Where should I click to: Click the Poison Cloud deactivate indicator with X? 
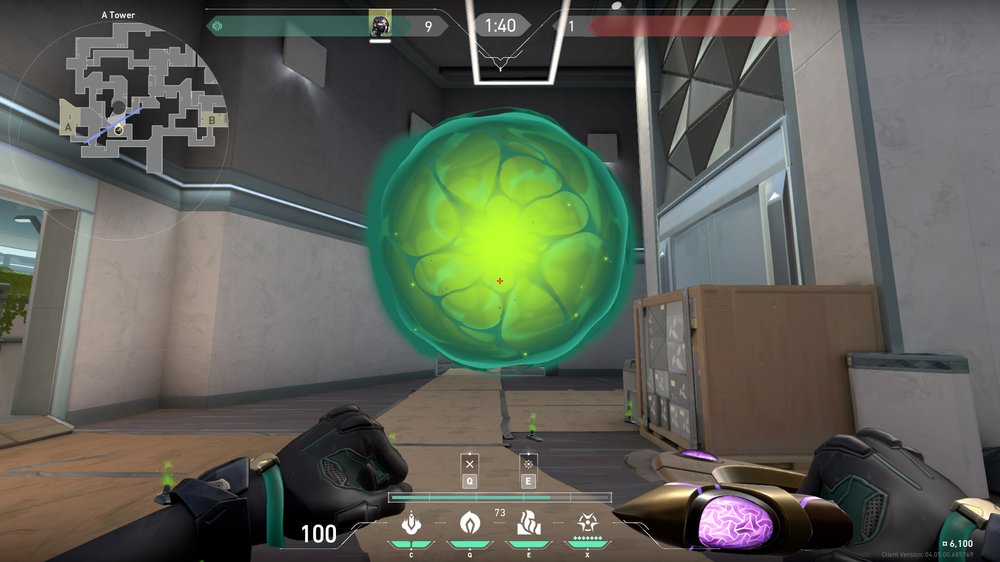click(x=469, y=465)
